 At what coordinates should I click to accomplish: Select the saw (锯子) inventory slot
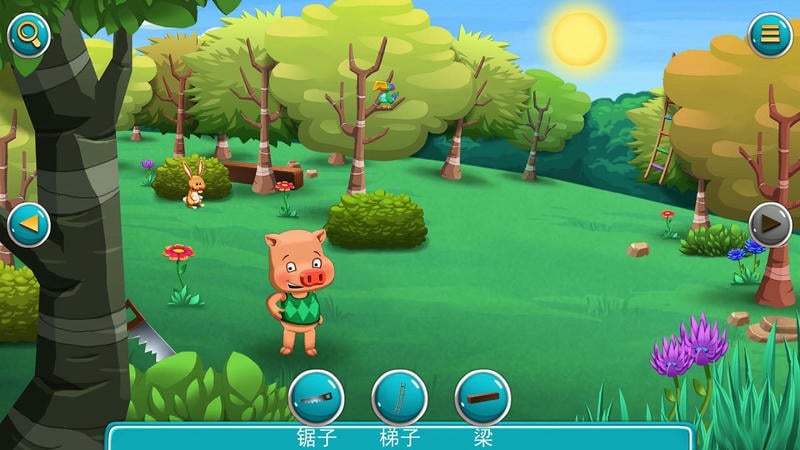click(317, 398)
